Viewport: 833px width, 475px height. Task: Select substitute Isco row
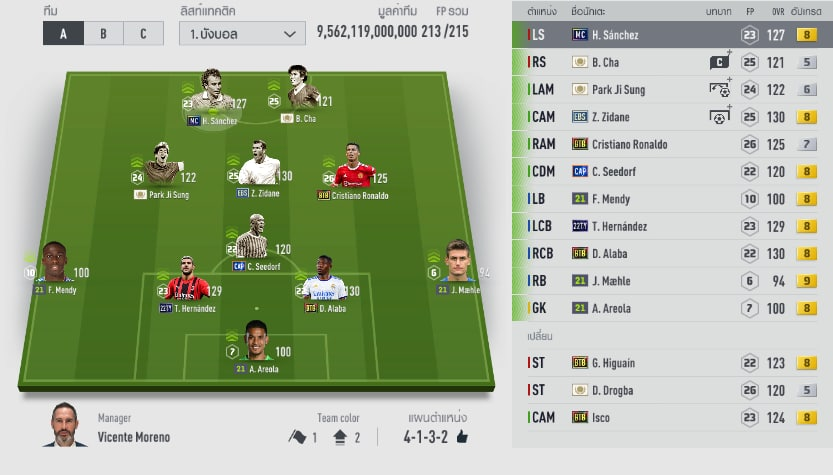click(x=672, y=417)
